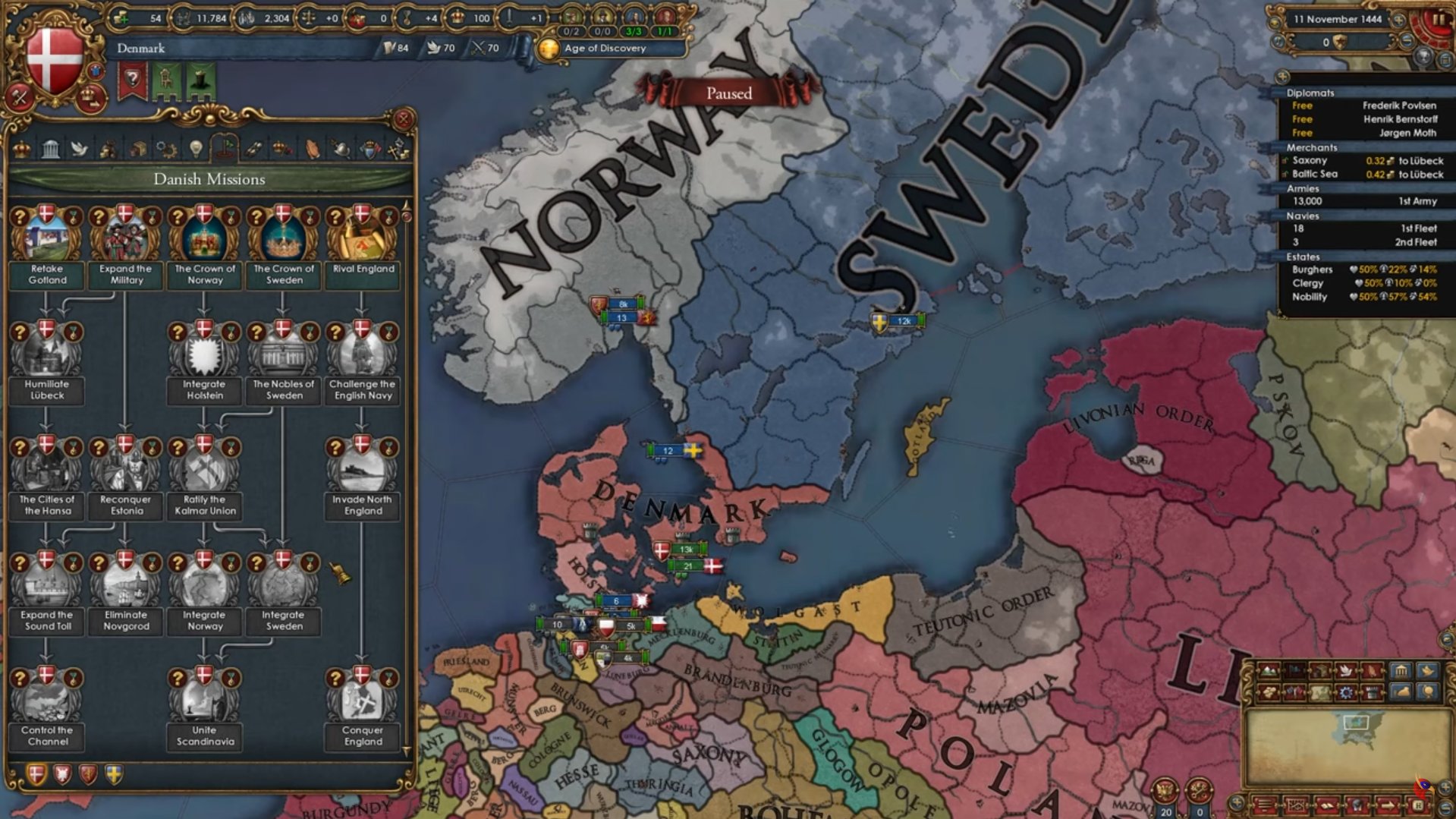Select the Sweden shield below the mission tree

pyautogui.click(x=112, y=773)
